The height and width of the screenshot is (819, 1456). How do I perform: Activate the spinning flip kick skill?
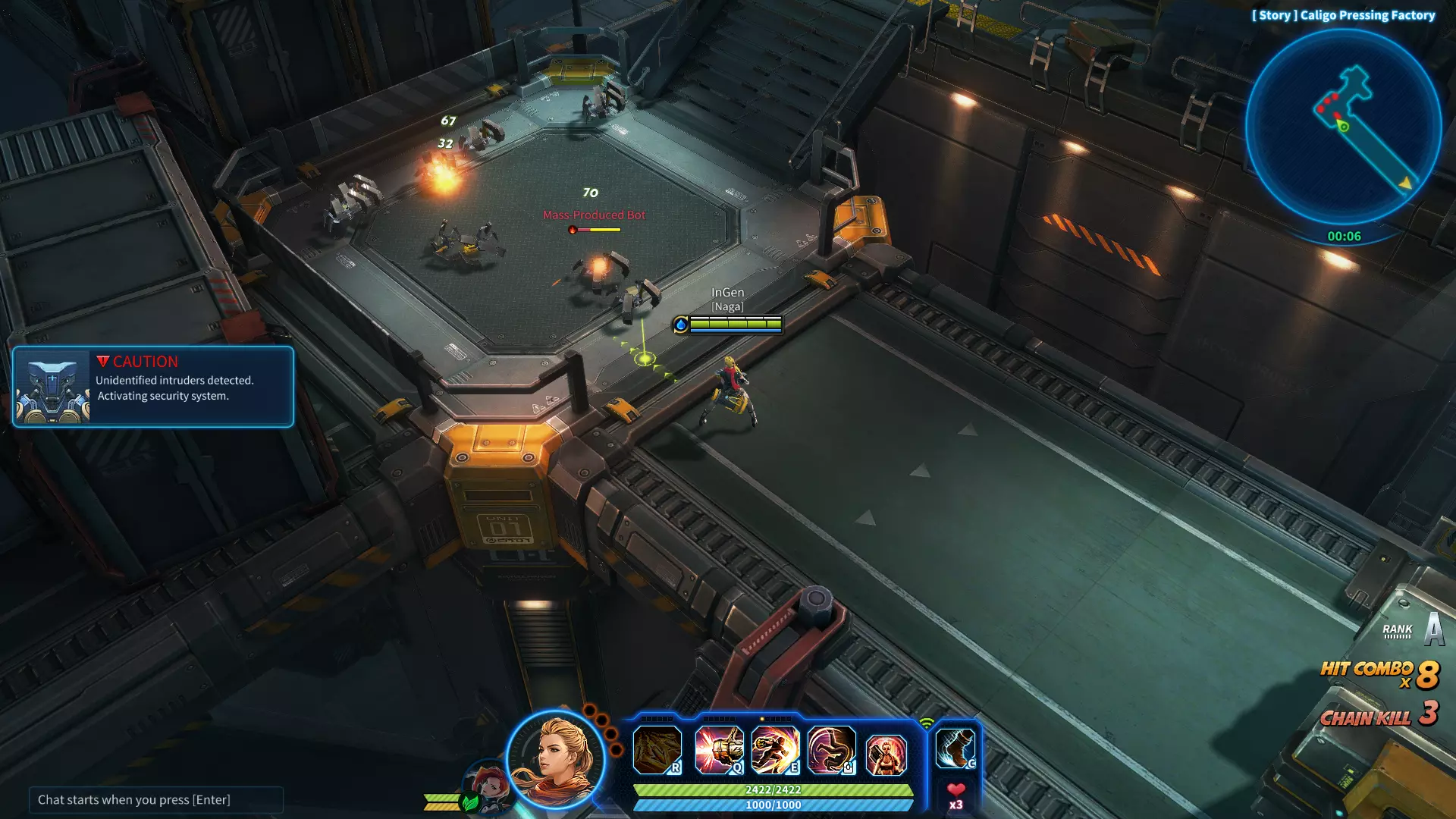(831, 750)
